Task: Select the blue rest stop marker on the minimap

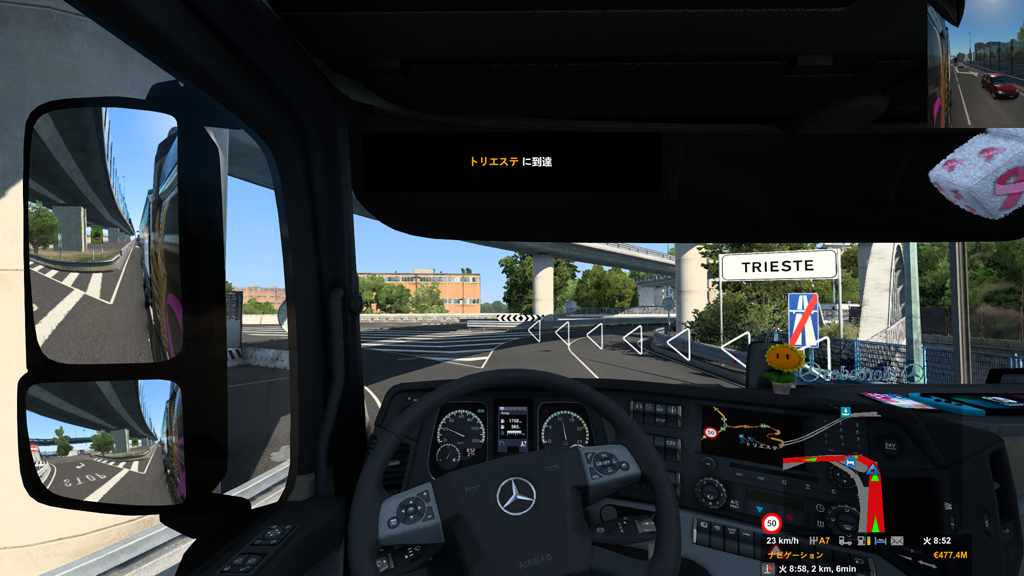Action: click(x=850, y=463)
